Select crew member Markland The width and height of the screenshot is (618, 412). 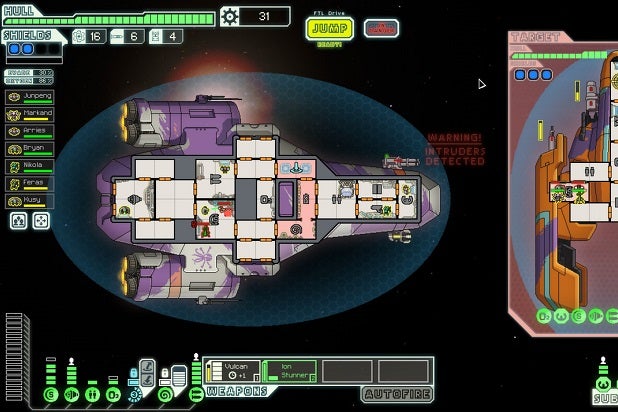[x=30, y=114]
